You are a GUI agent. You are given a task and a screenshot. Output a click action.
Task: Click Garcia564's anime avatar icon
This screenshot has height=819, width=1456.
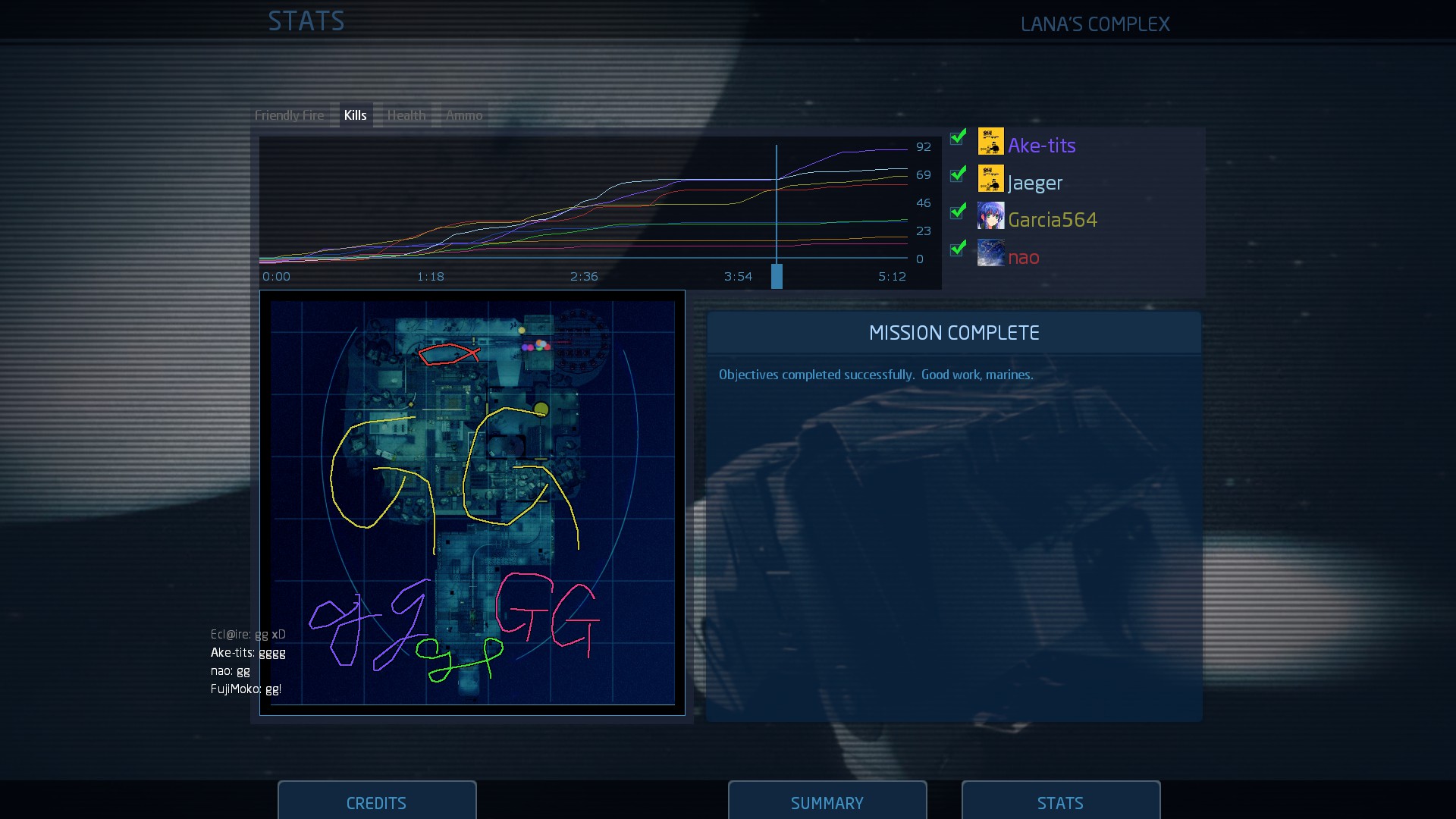tap(992, 216)
